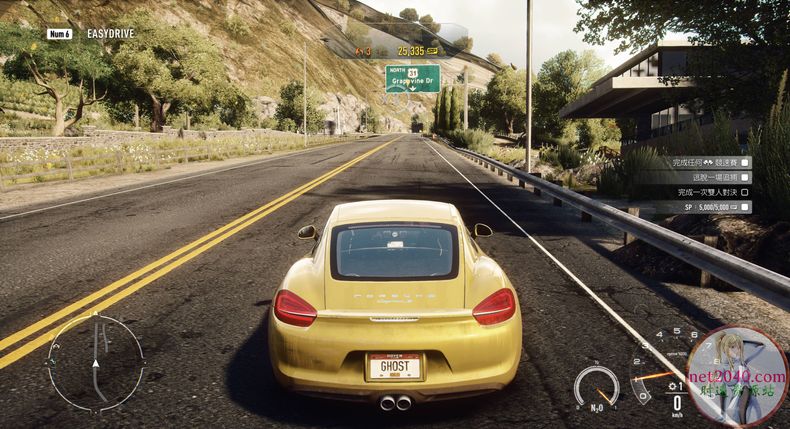Select the 完成任何競速賽 objective row
The height and width of the screenshot is (429, 790).
702,161
